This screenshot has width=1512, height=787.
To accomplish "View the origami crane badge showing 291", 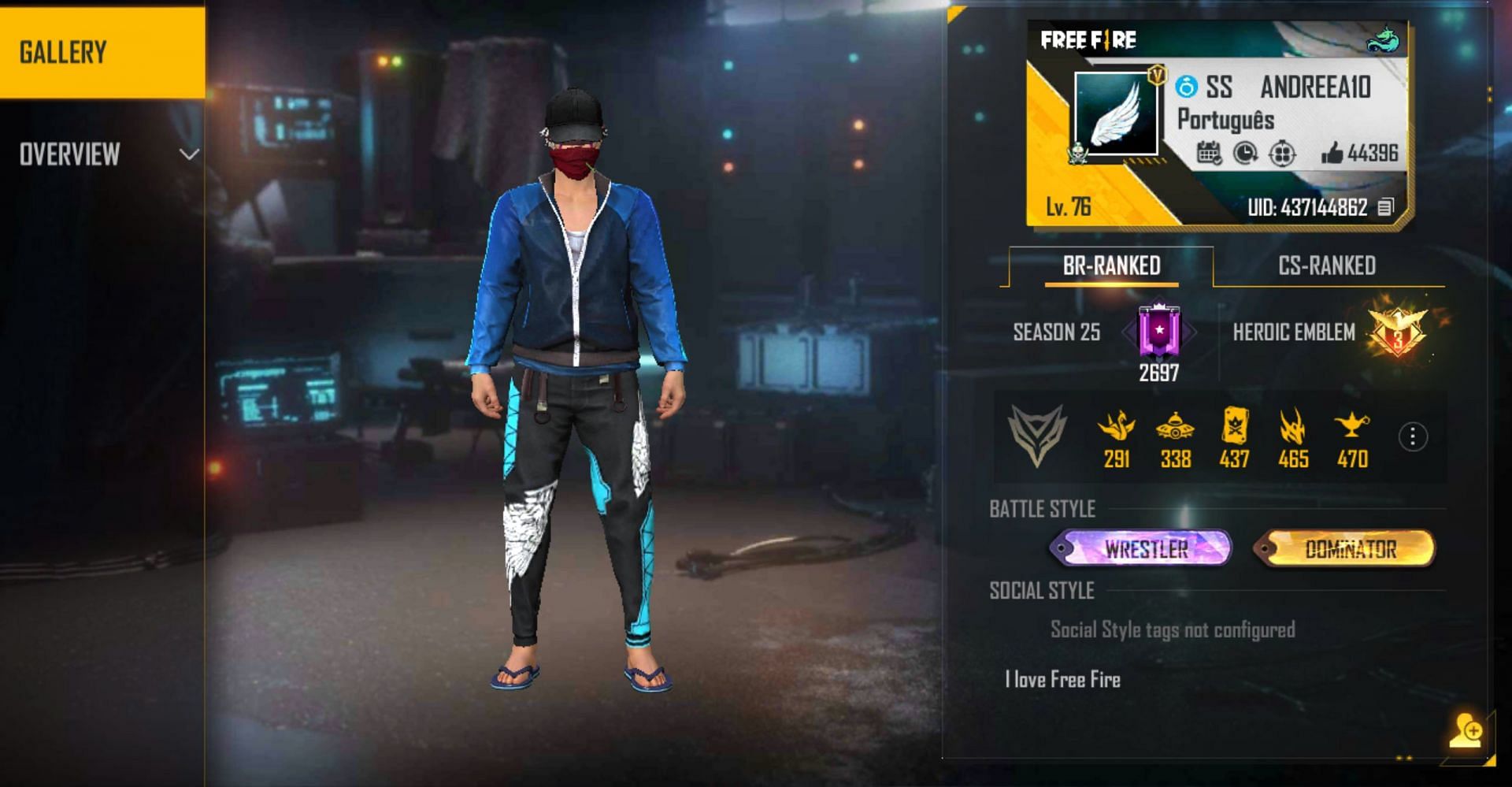I will [1117, 428].
